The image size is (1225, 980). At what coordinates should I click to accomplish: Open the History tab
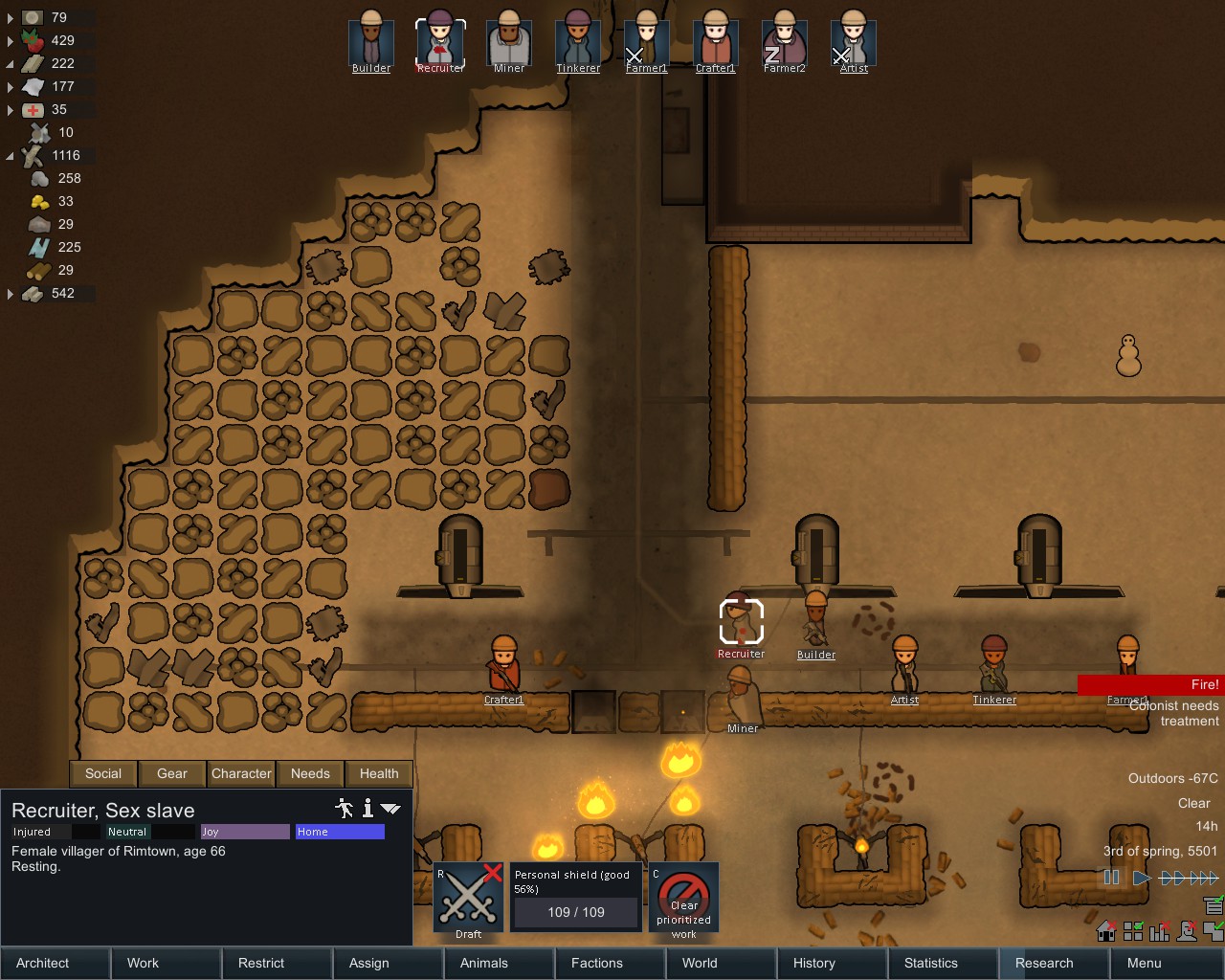833,963
